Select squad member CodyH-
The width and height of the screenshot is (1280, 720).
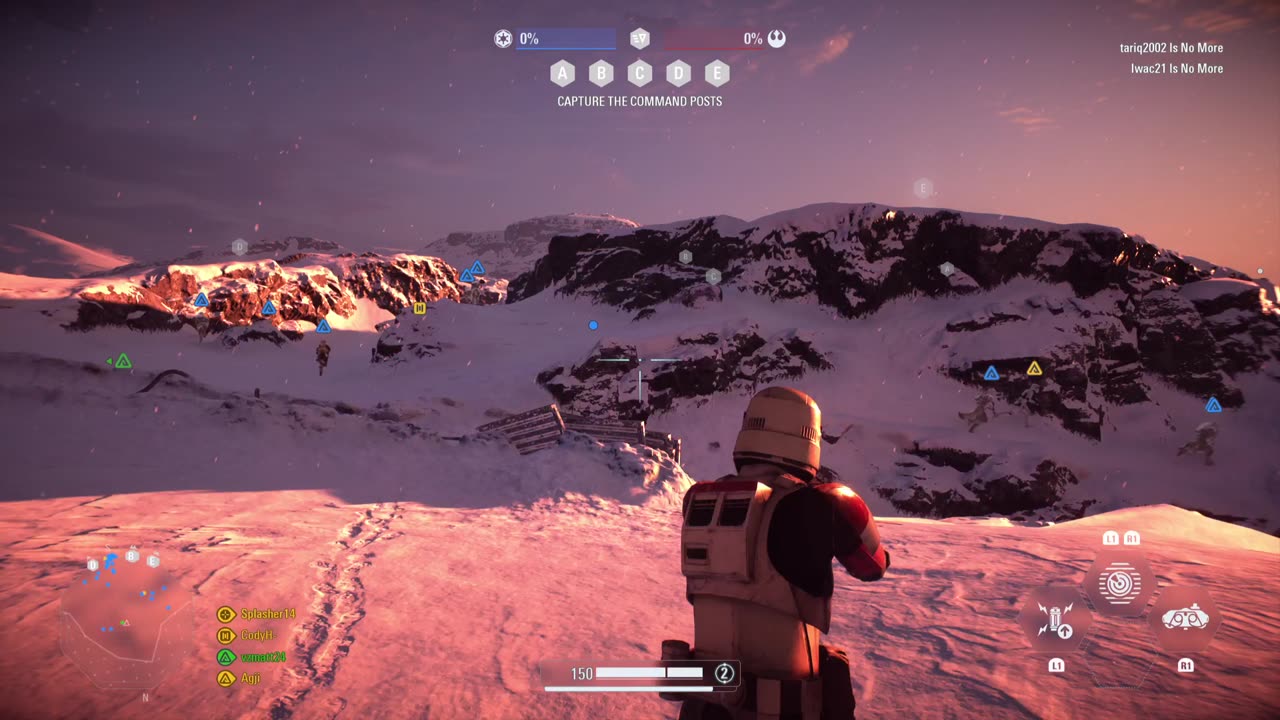(x=256, y=635)
